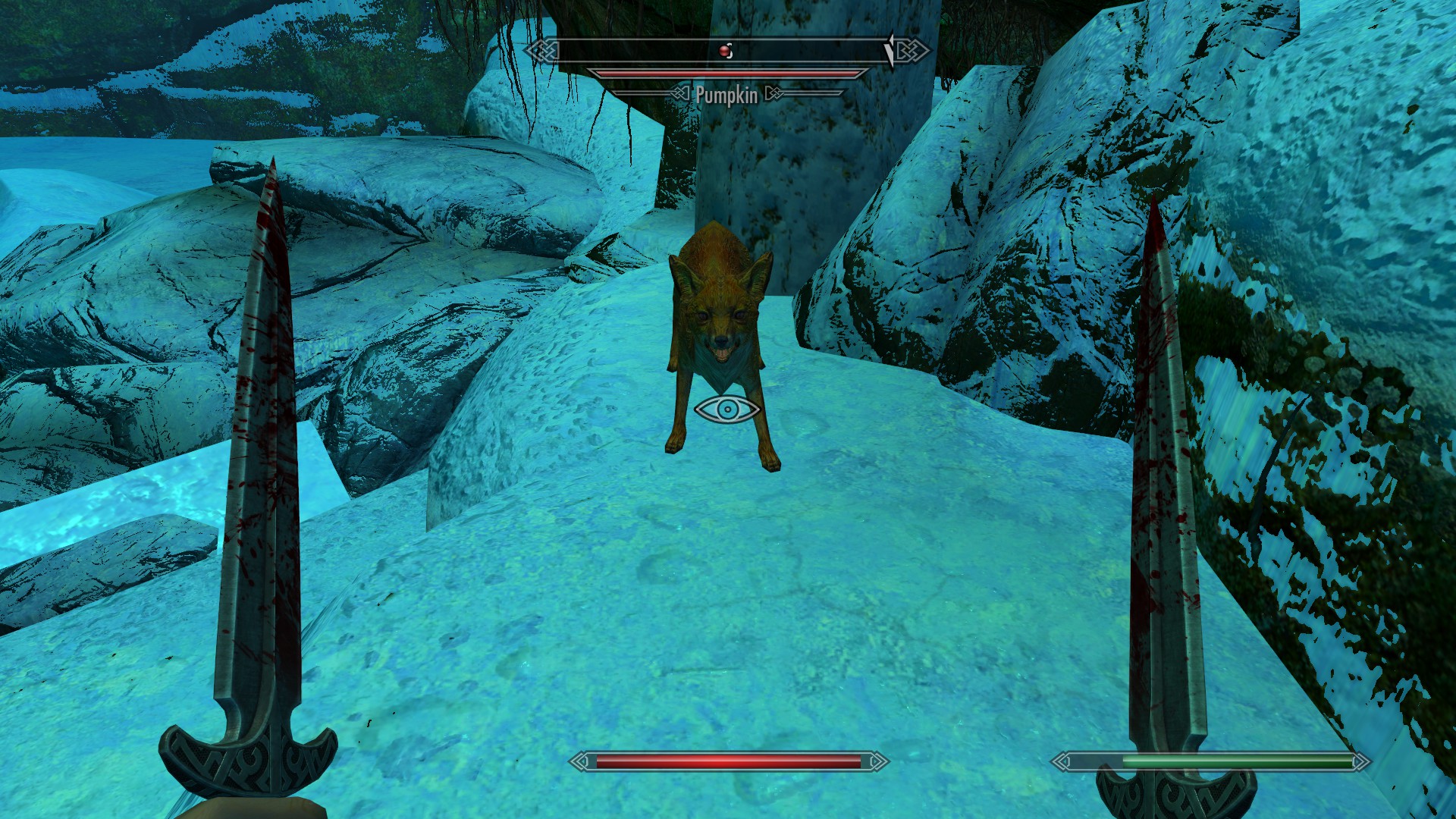Select the South marker on the compass bar
The height and width of the screenshot is (819, 1456).
tap(731, 52)
